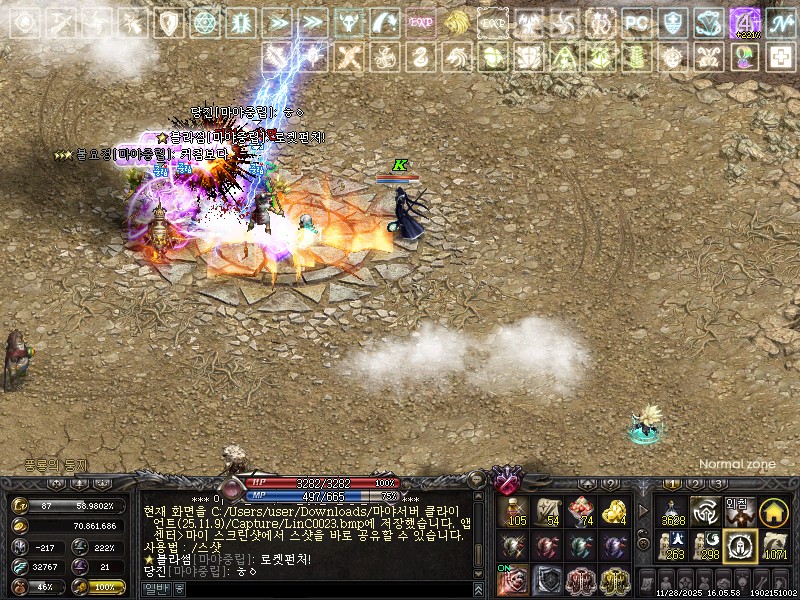Click the strawberry dessert item slot

point(581,512)
